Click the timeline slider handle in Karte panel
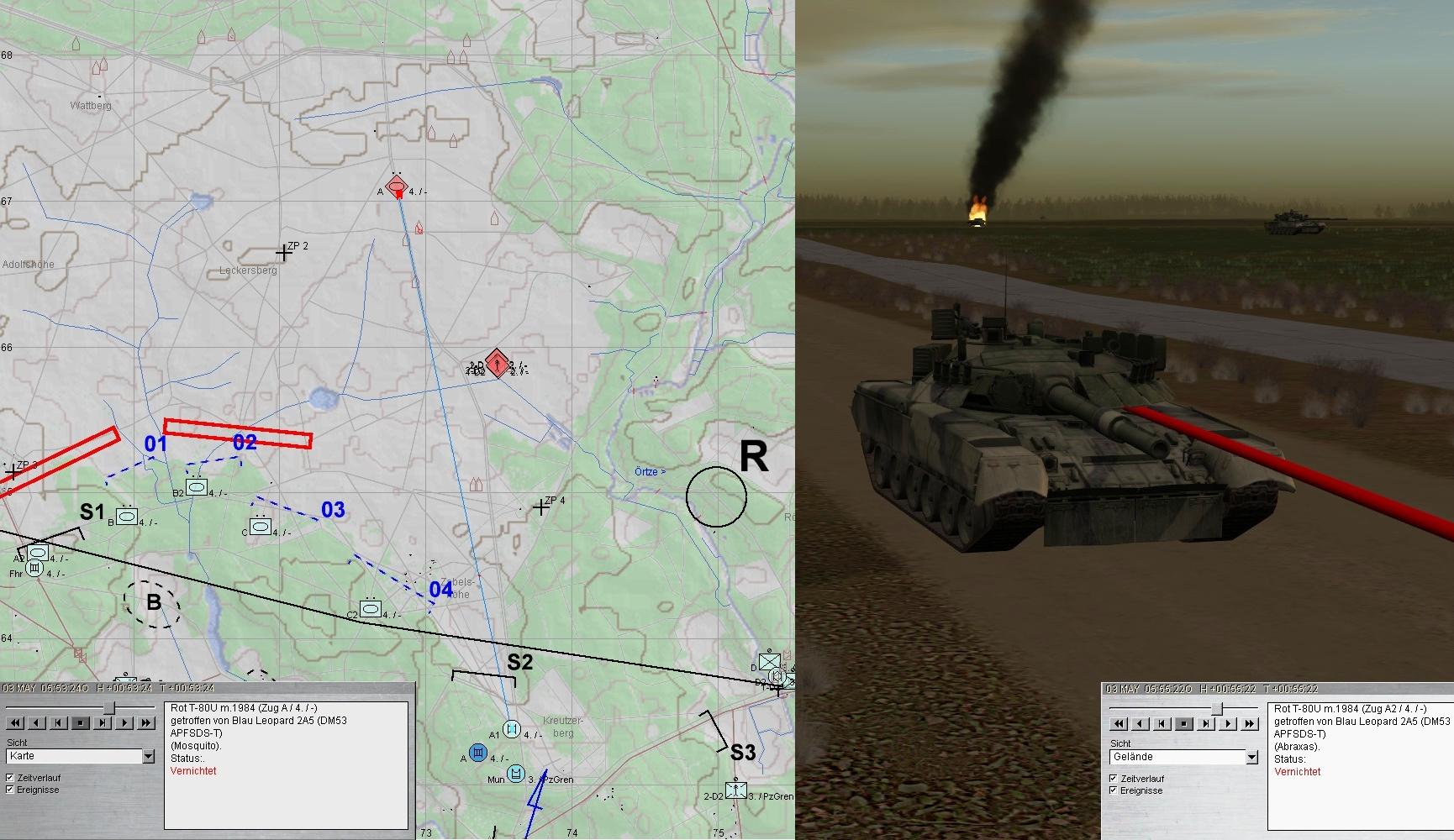Viewport: 1454px width, 840px height. (109, 709)
